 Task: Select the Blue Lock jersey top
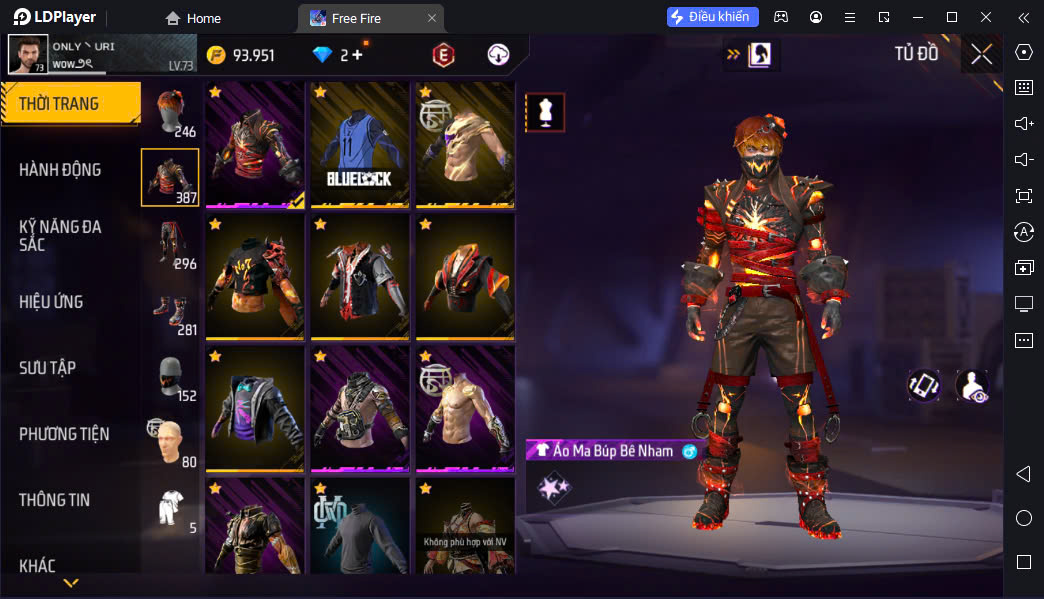point(359,143)
